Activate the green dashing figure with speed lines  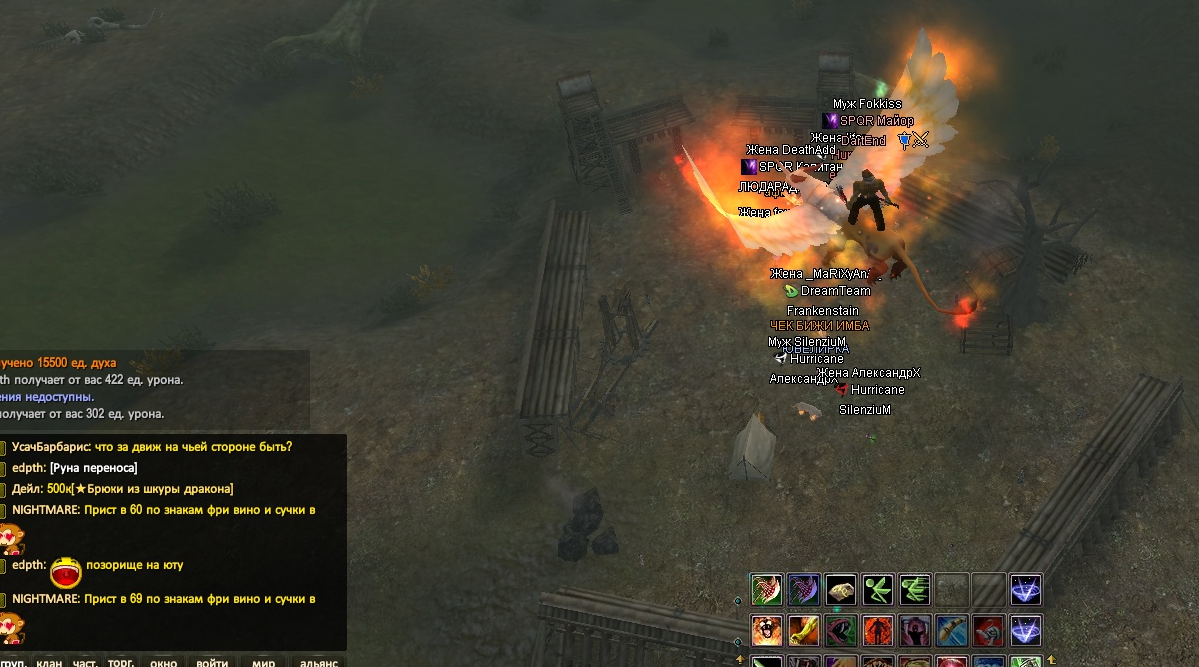(x=915, y=589)
